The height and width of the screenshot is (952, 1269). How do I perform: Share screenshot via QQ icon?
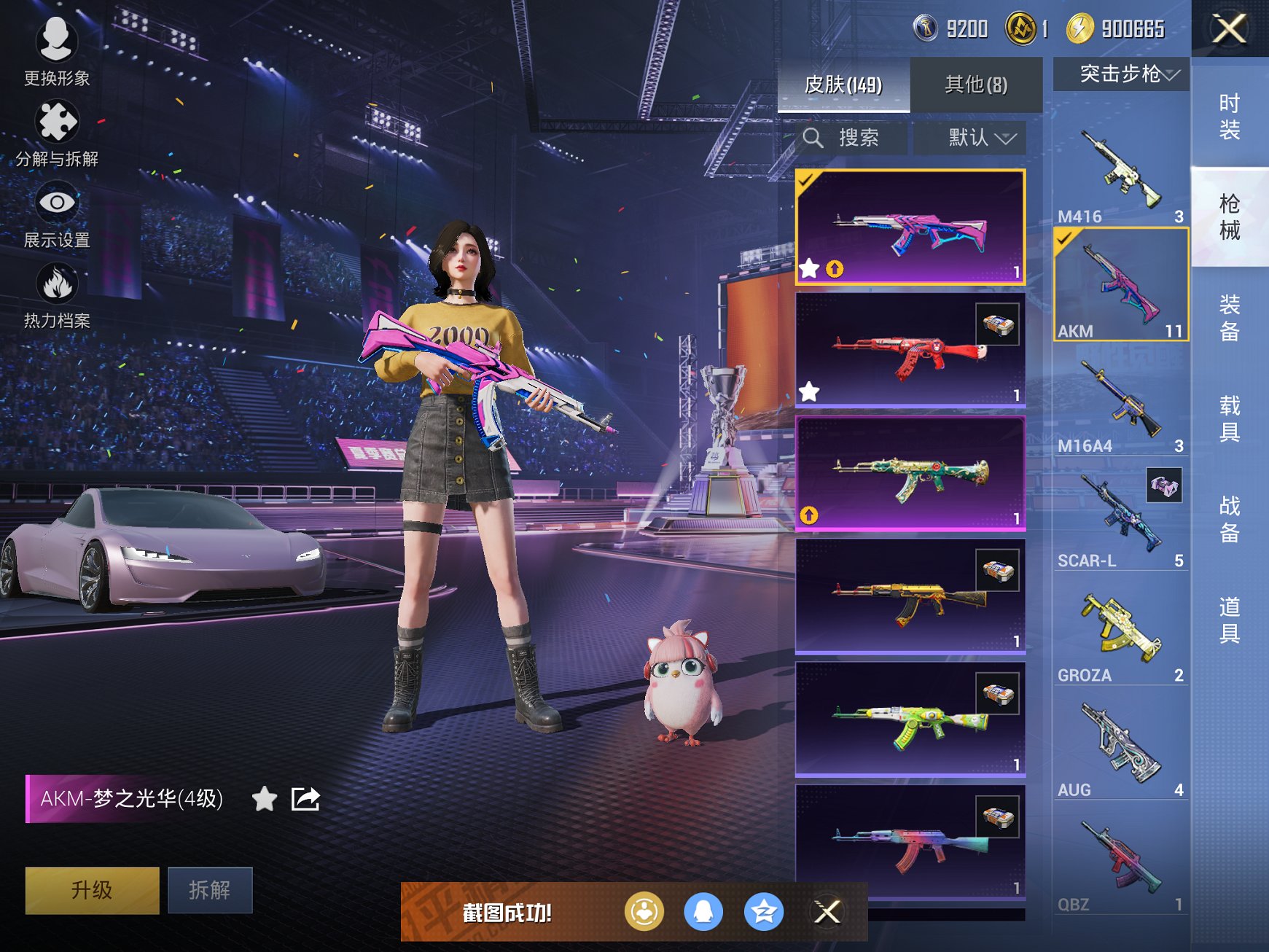coord(703,910)
